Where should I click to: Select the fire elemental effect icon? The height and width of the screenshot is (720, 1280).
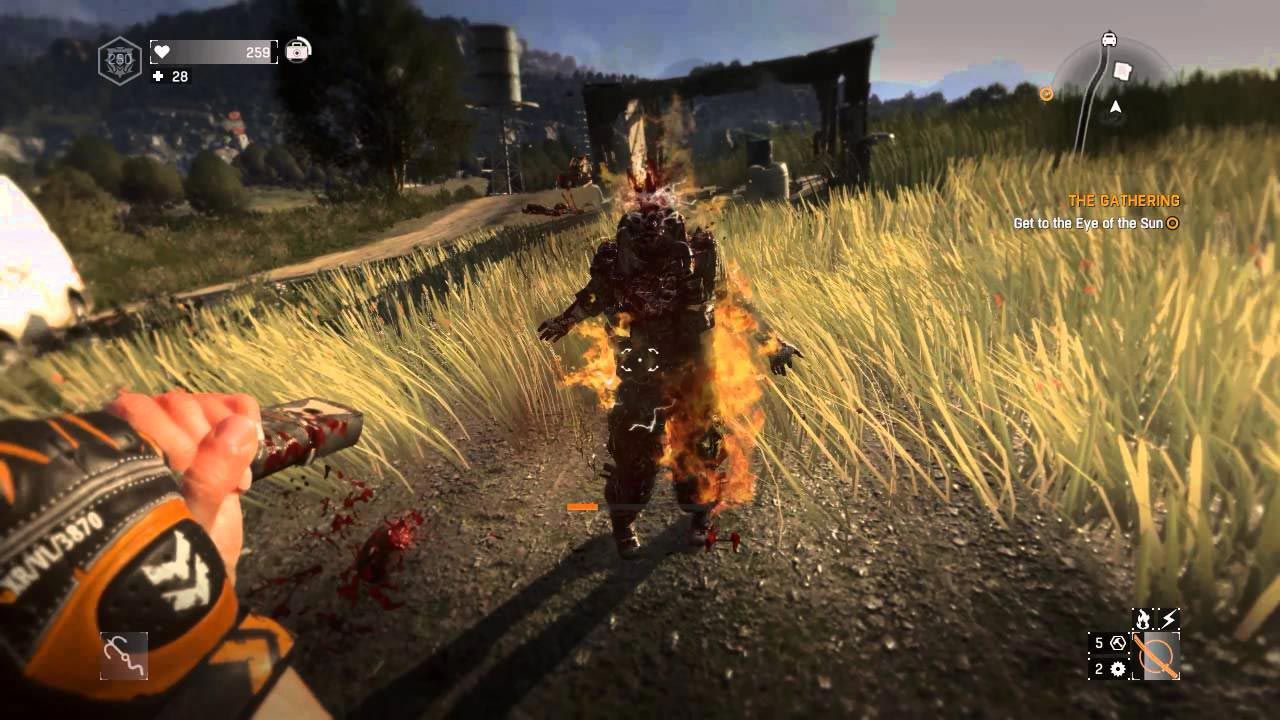(1143, 618)
